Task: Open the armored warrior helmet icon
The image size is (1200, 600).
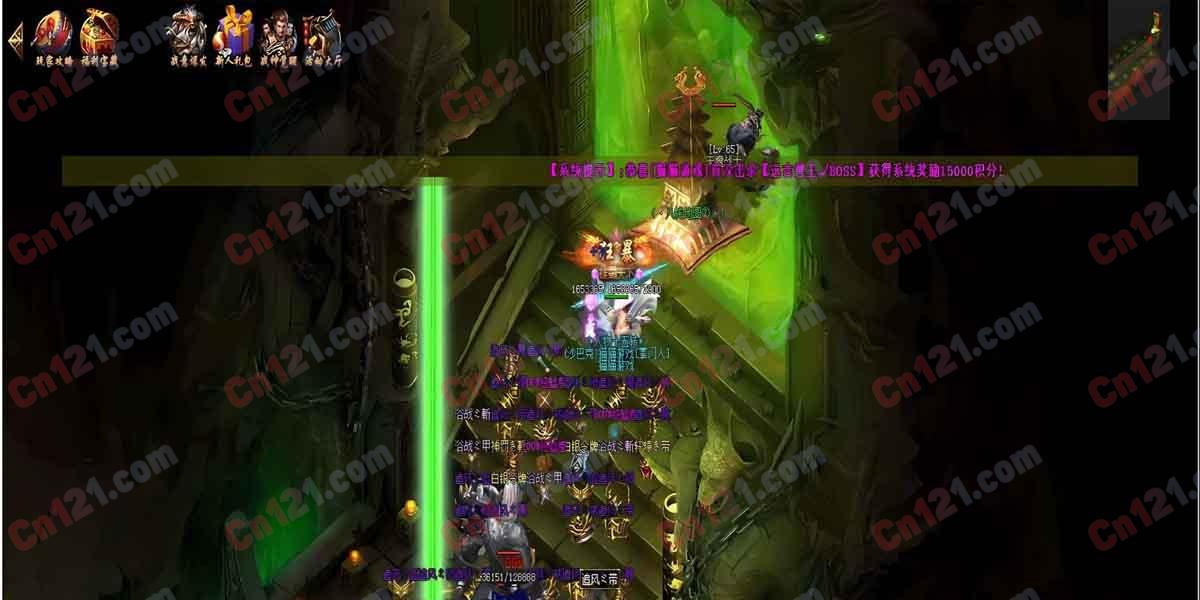Action: (x=187, y=36)
